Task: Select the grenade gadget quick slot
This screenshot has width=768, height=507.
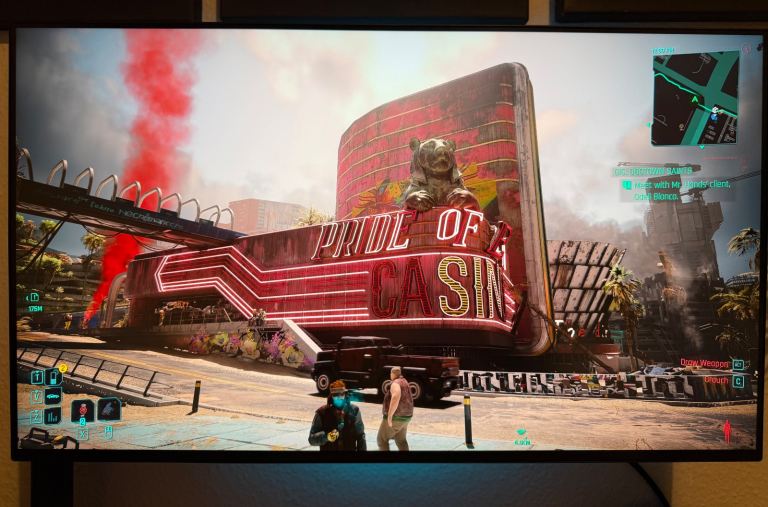Action: (108, 409)
